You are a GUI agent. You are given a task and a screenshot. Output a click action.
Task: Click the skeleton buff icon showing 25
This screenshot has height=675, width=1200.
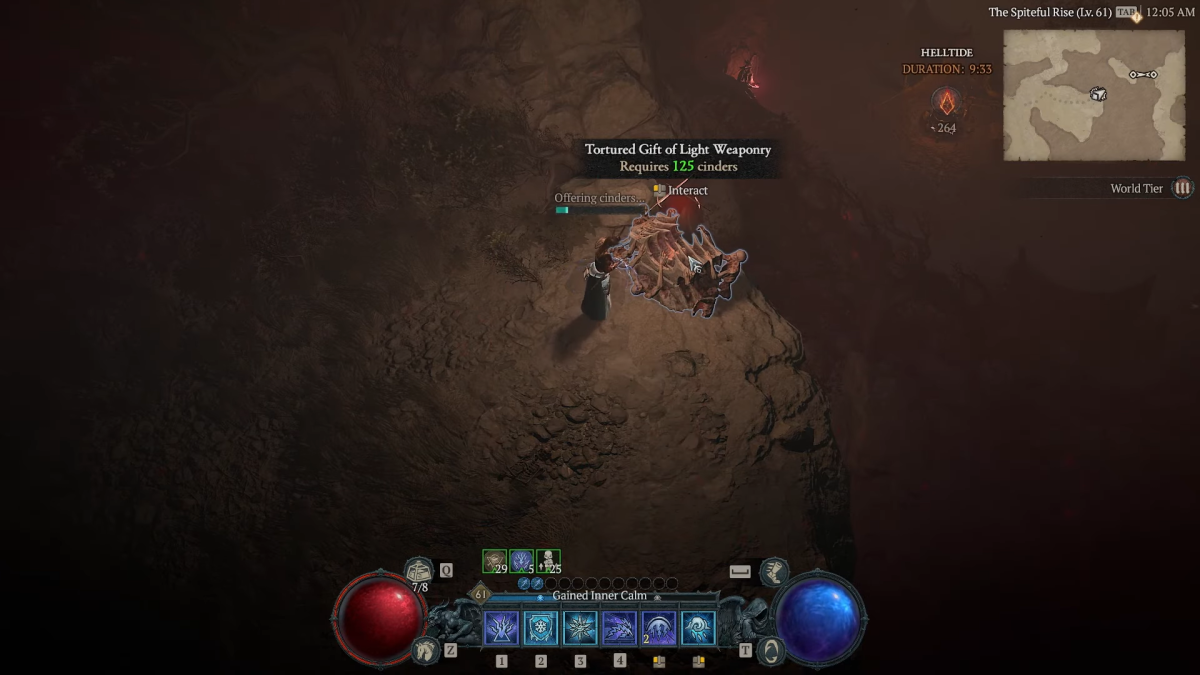[x=548, y=562]
